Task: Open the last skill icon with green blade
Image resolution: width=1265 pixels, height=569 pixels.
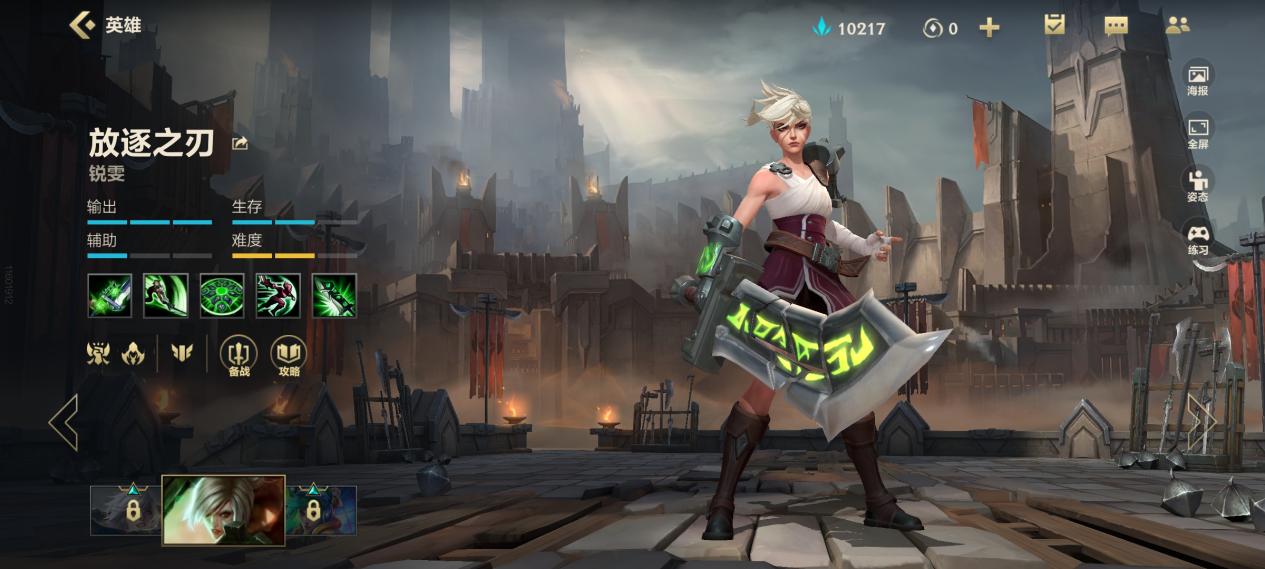Action: pyautogui.click(x=334, y=296)
